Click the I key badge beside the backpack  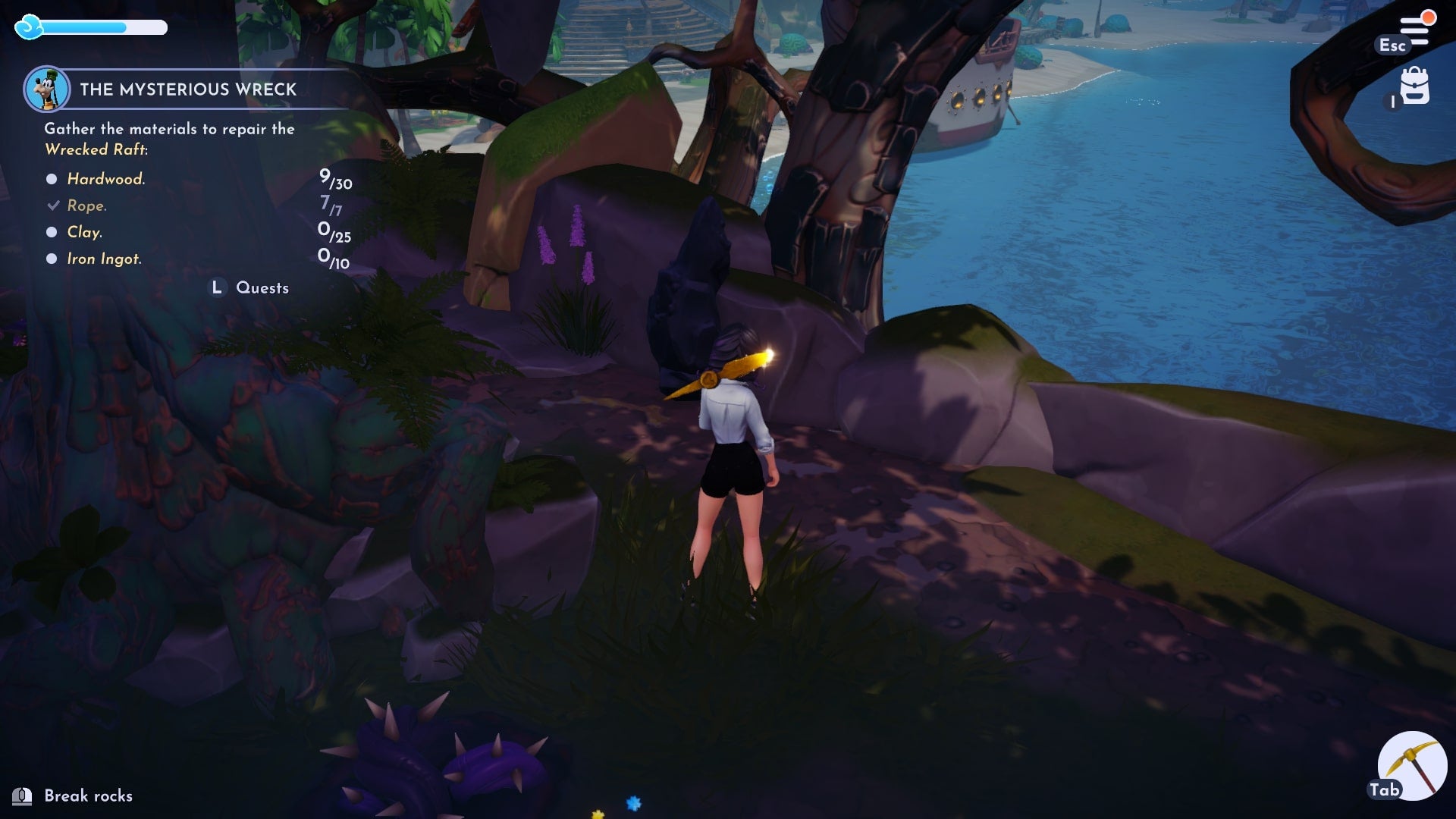click(x=1392, y=102)
